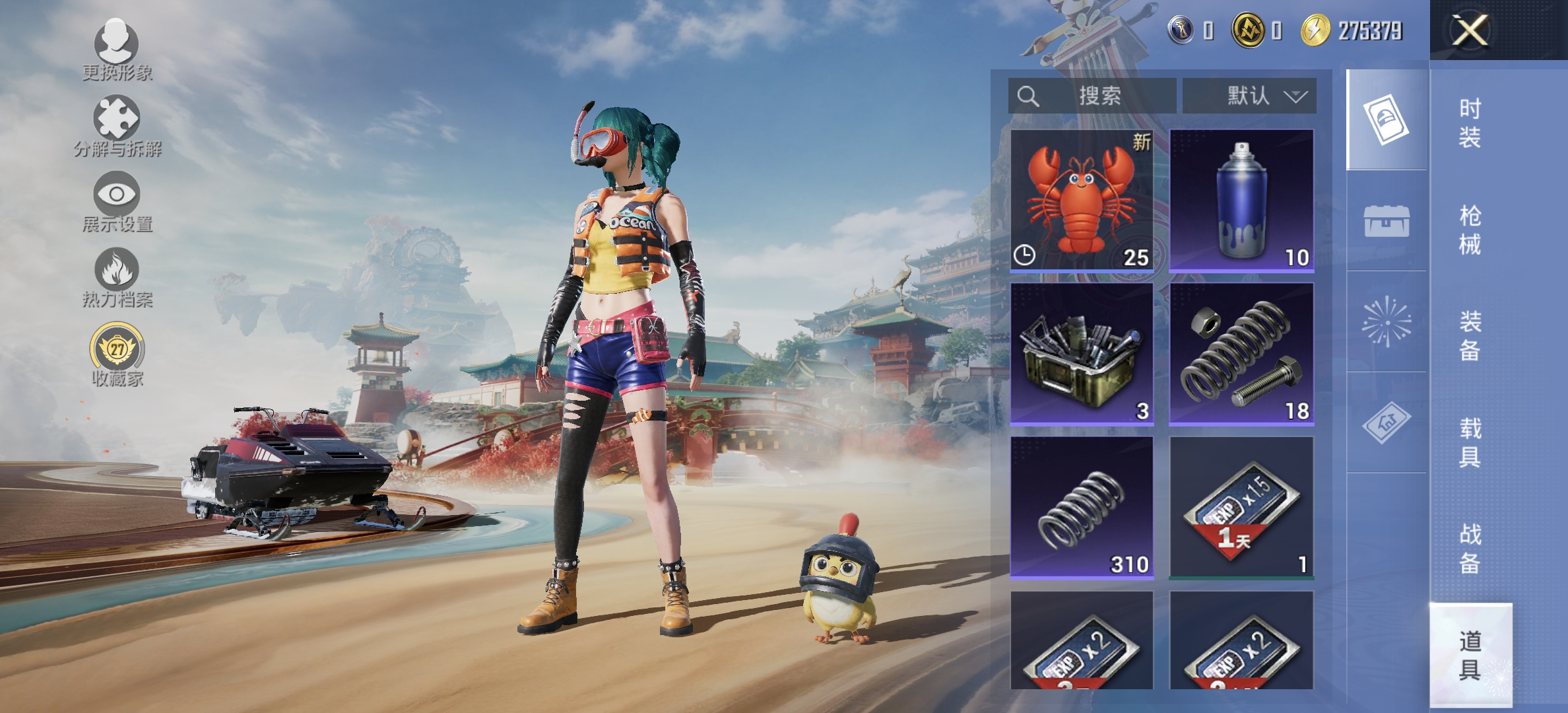1568x713 pixels.
Task: Switch to the 时装 outfits tab
Action: click(x=1470, y=123)
